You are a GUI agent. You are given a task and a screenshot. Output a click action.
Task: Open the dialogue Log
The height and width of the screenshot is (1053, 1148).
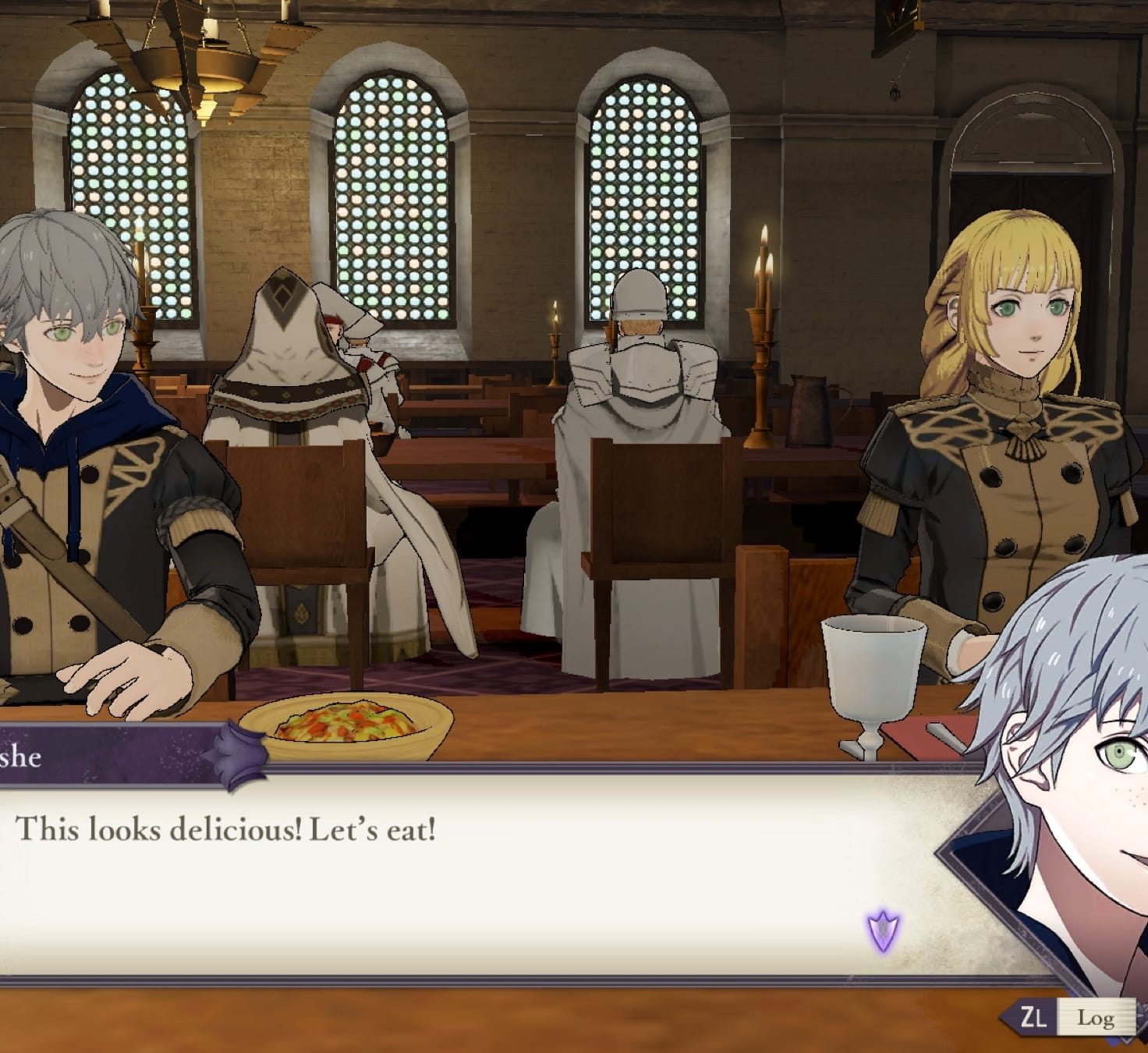tap(1094, 1018)
